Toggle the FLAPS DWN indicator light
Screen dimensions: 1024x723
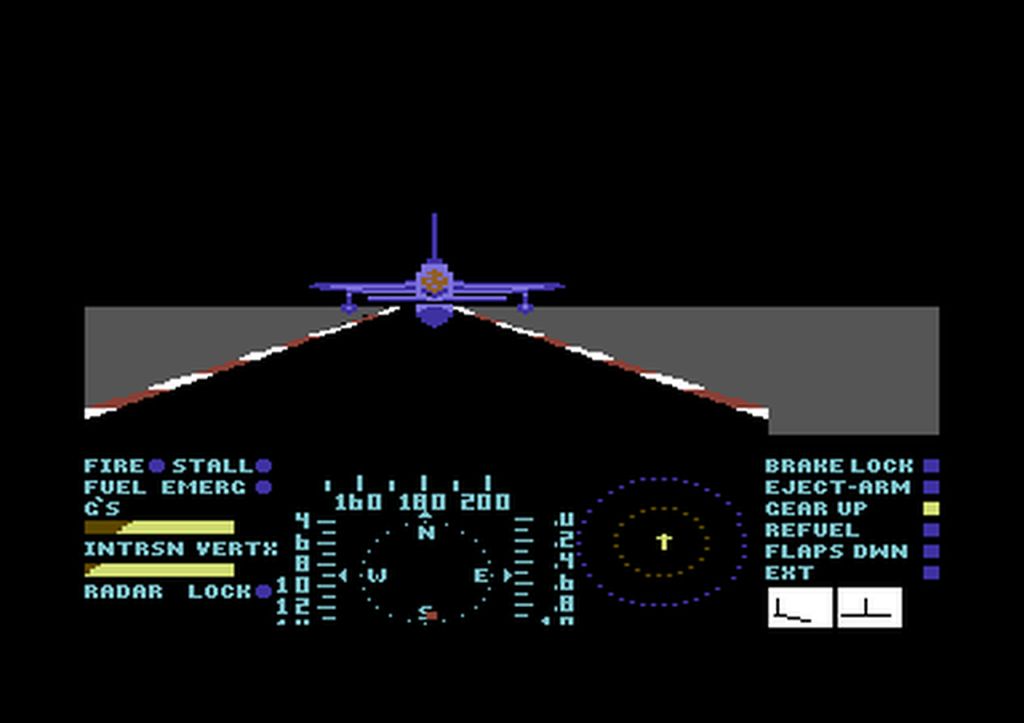pos(931,551)
